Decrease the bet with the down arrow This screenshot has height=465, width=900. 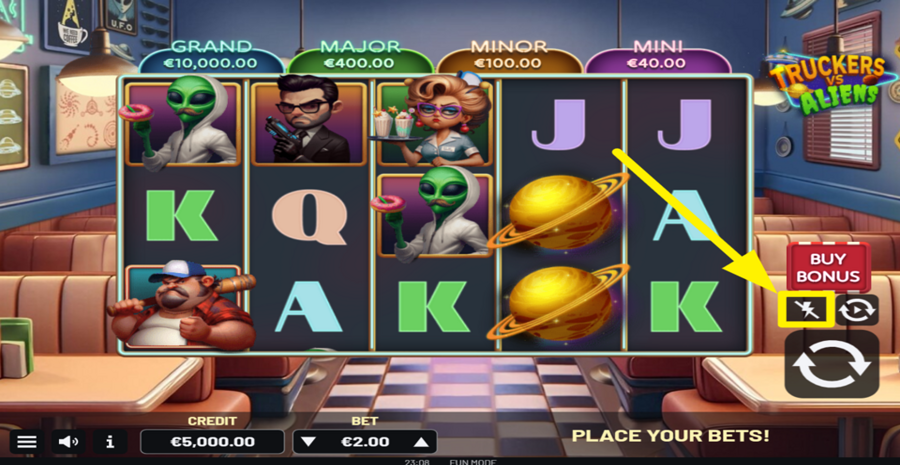tap(309, 441)
